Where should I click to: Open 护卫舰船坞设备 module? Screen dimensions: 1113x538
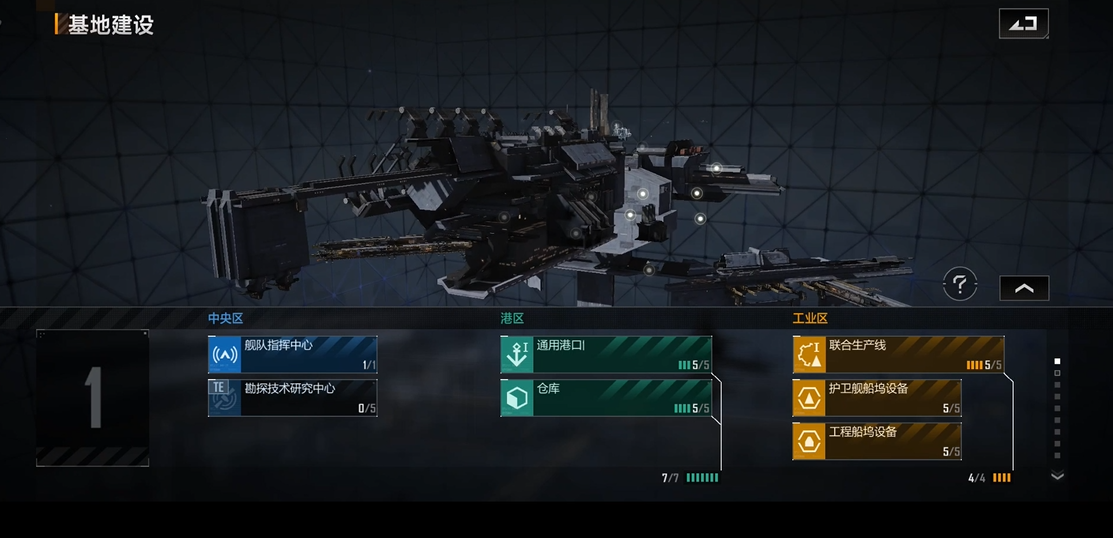pyautogui.click(x=877, y=397)
